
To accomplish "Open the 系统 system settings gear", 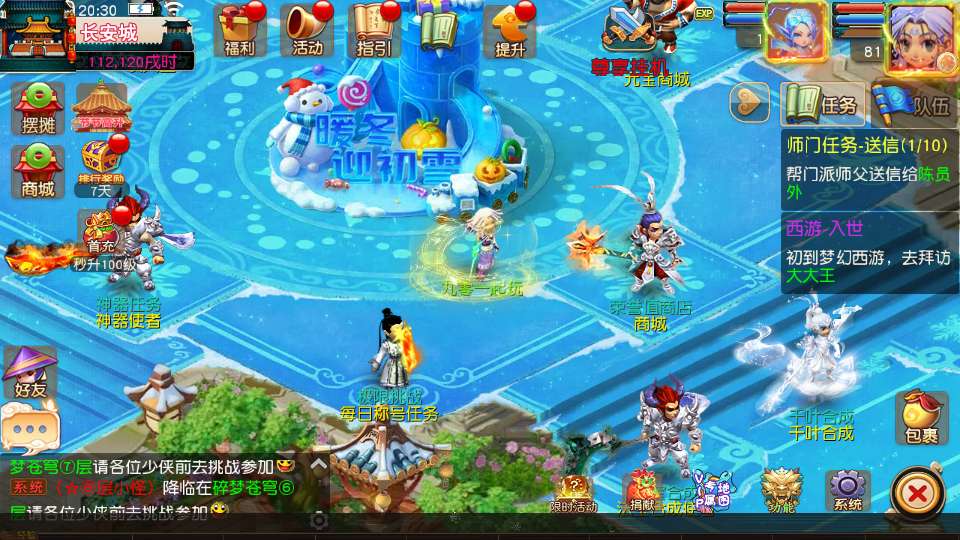I will tap(847, 490).
